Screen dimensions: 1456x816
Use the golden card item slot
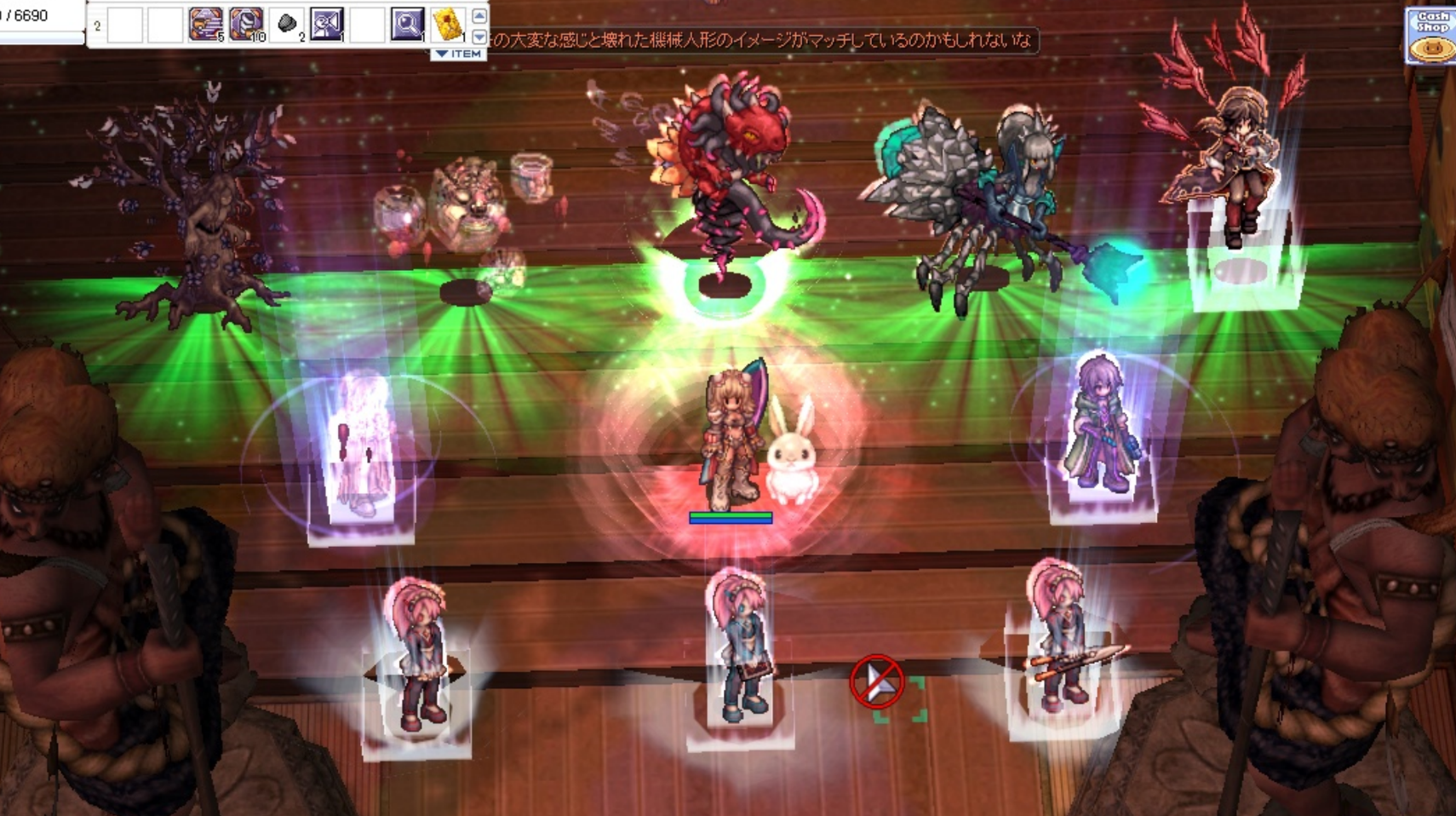(x=448, y=24)
